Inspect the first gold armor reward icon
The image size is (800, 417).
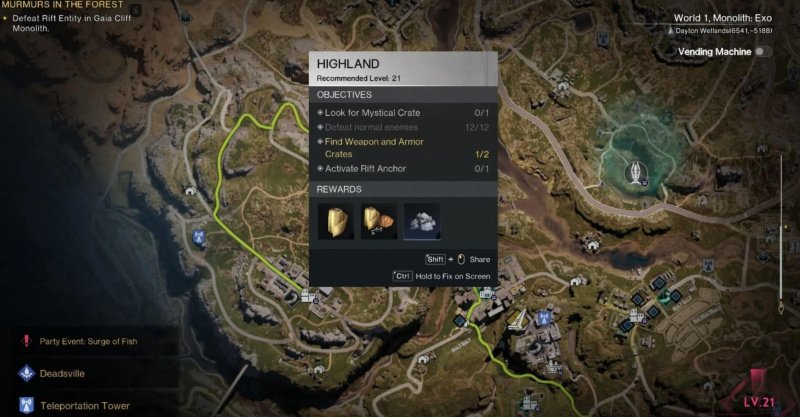click(x=336, y=221)
